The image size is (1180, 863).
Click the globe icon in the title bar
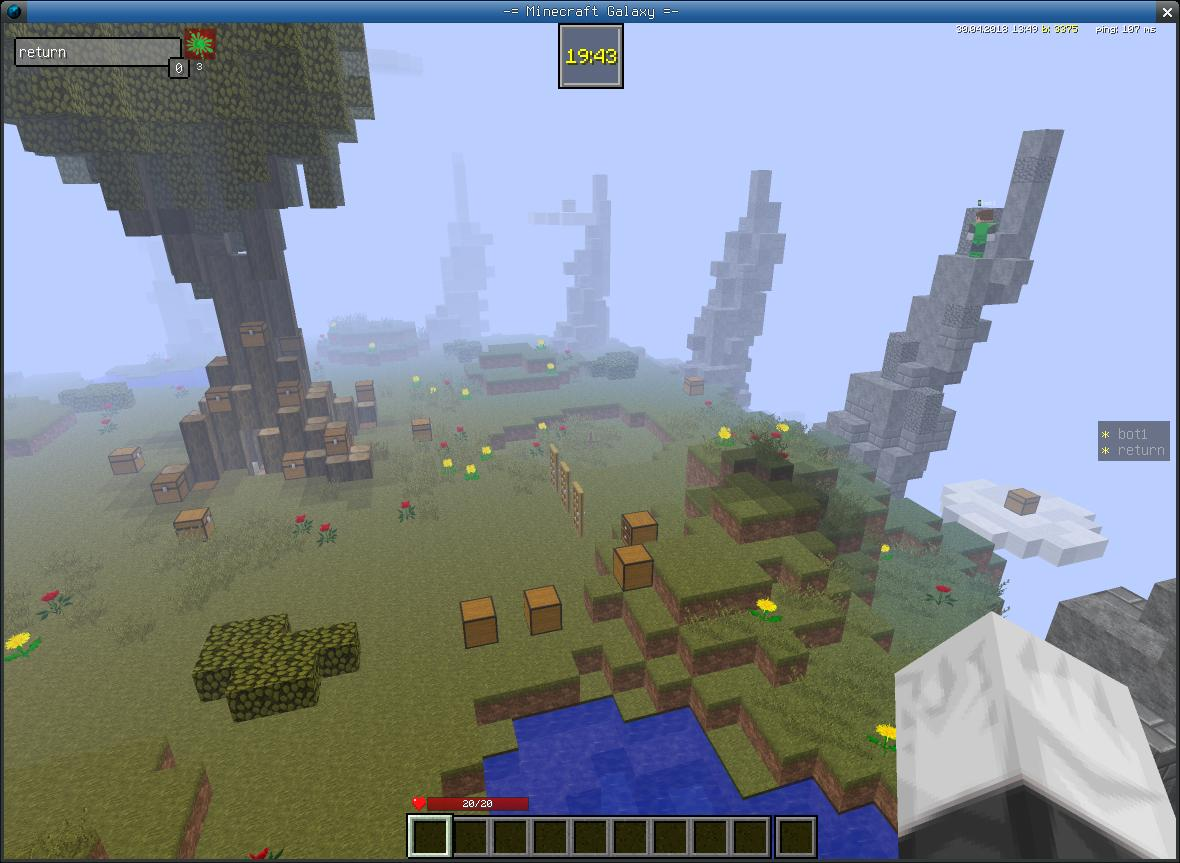[x=14, y=12]
